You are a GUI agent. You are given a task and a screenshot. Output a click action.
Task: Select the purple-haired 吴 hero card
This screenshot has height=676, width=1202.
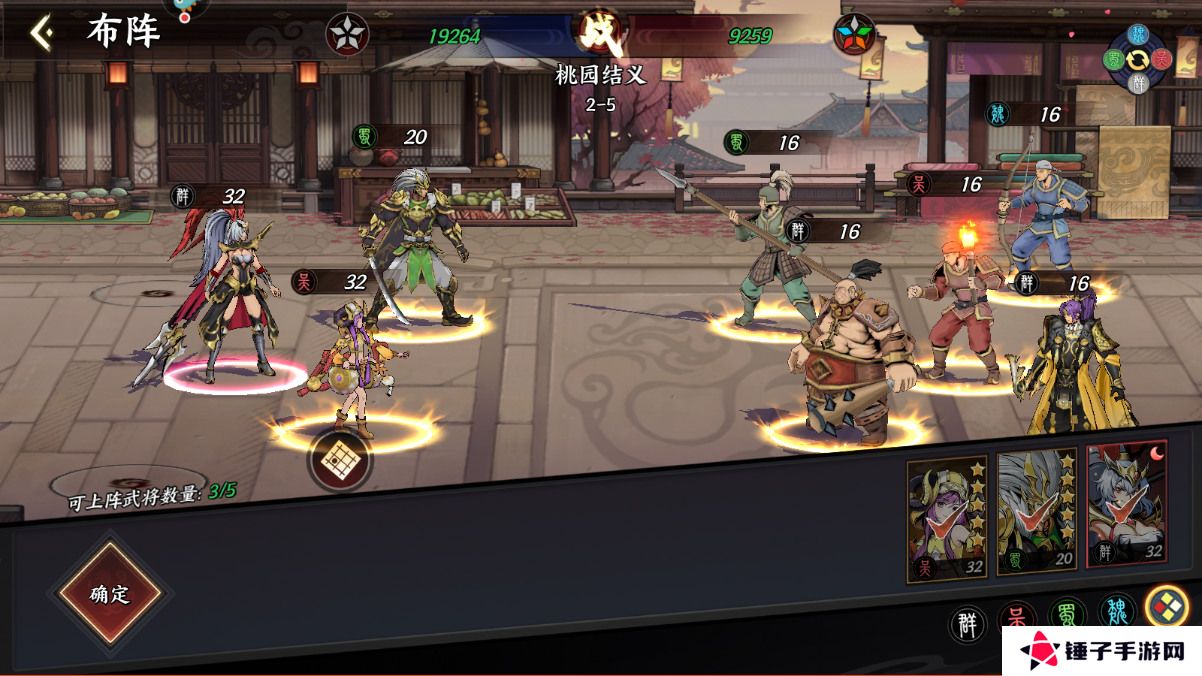tap(947, 518)
